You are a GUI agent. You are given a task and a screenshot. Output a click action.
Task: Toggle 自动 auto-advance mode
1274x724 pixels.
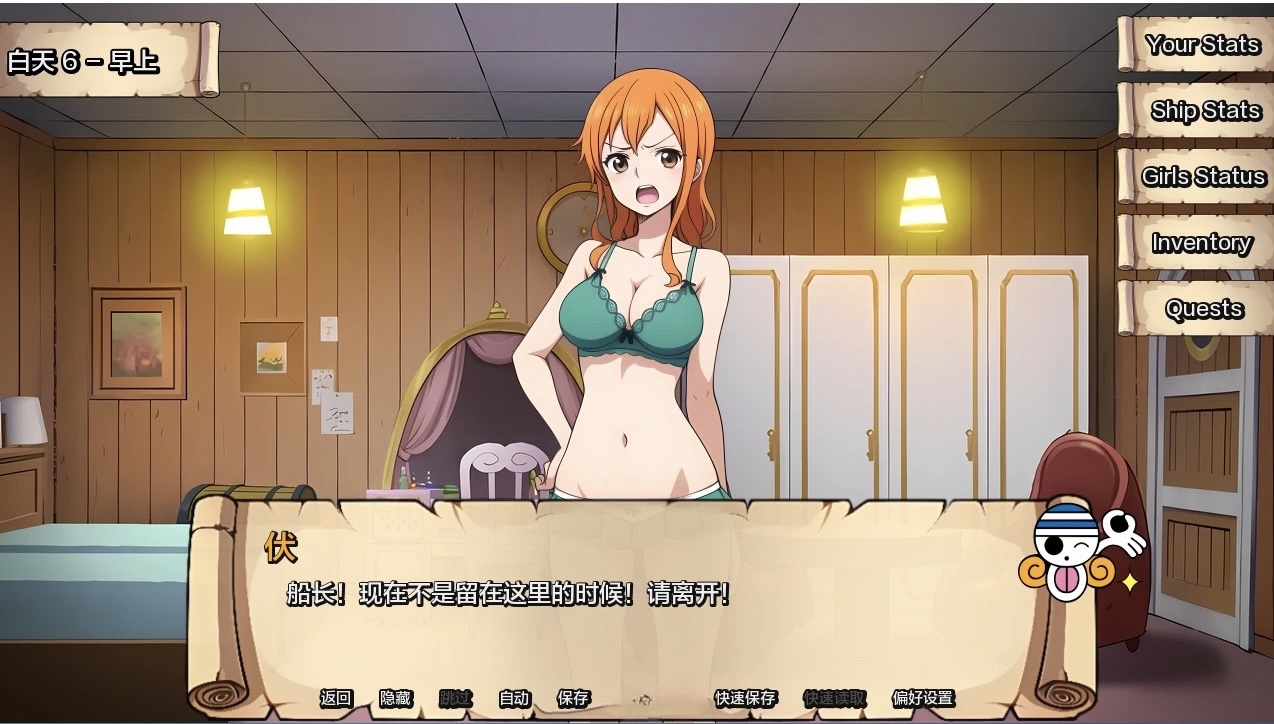pyautogui.click(x=514, y=698)
